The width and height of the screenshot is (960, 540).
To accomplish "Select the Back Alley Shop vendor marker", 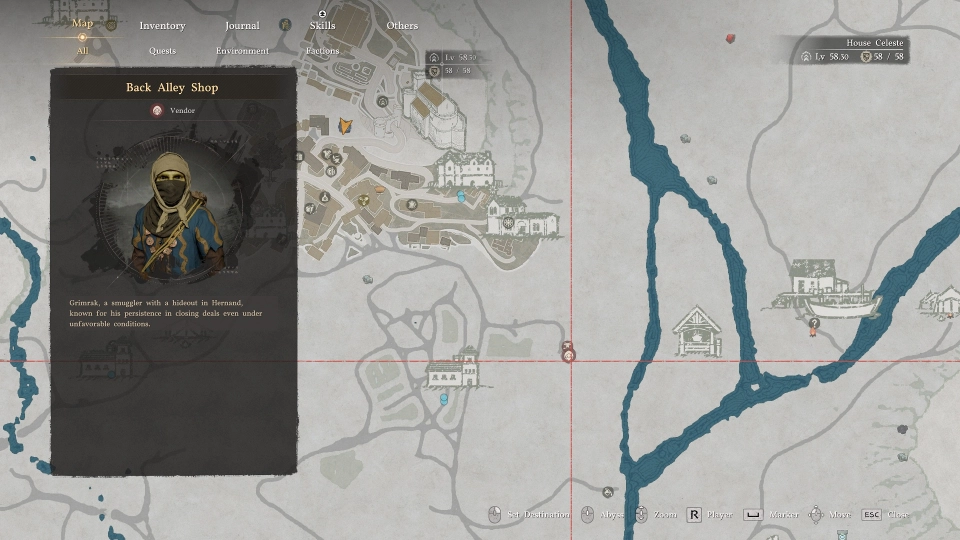I will point(568,354).
